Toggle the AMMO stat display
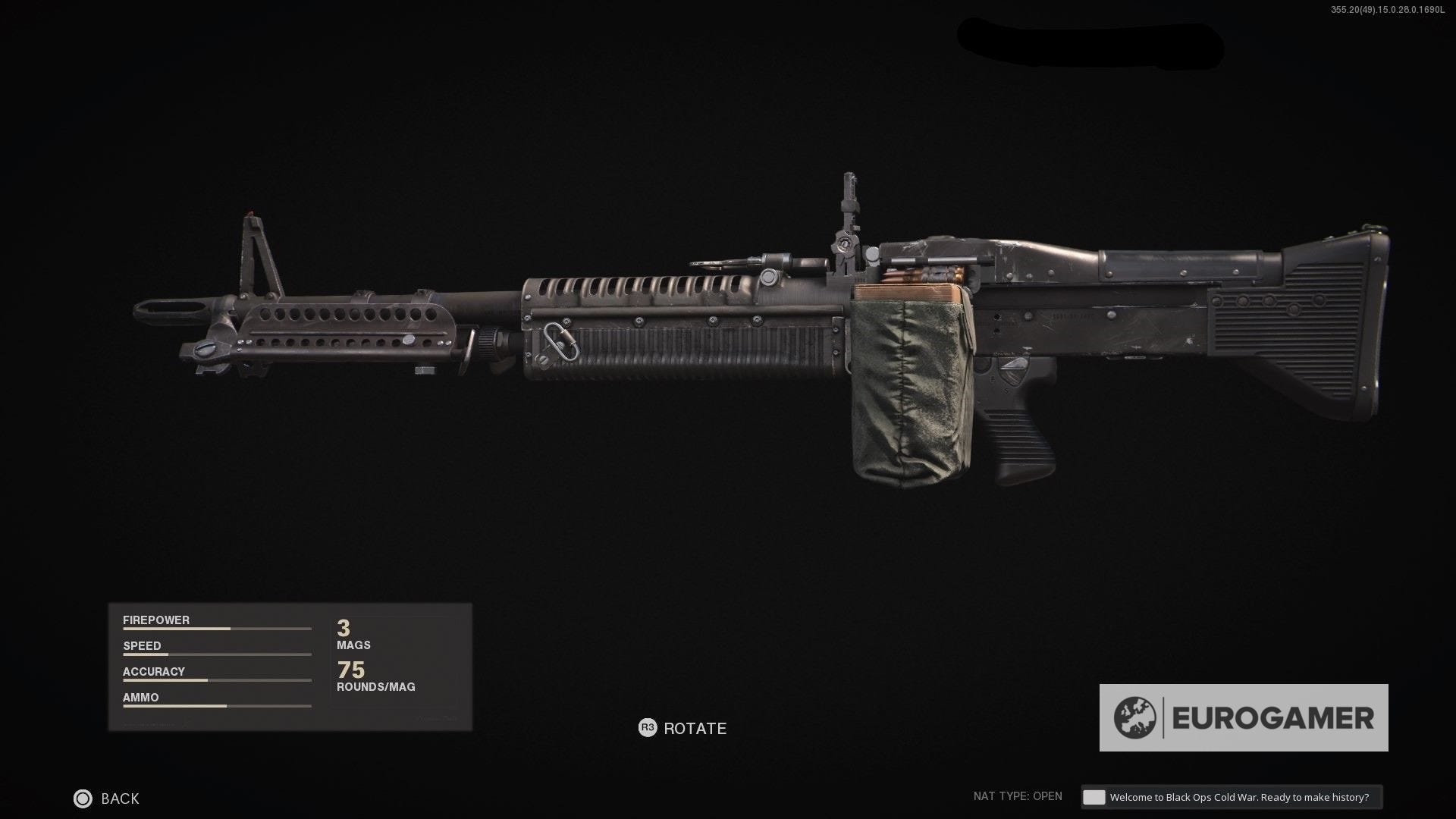 (140, 697)
